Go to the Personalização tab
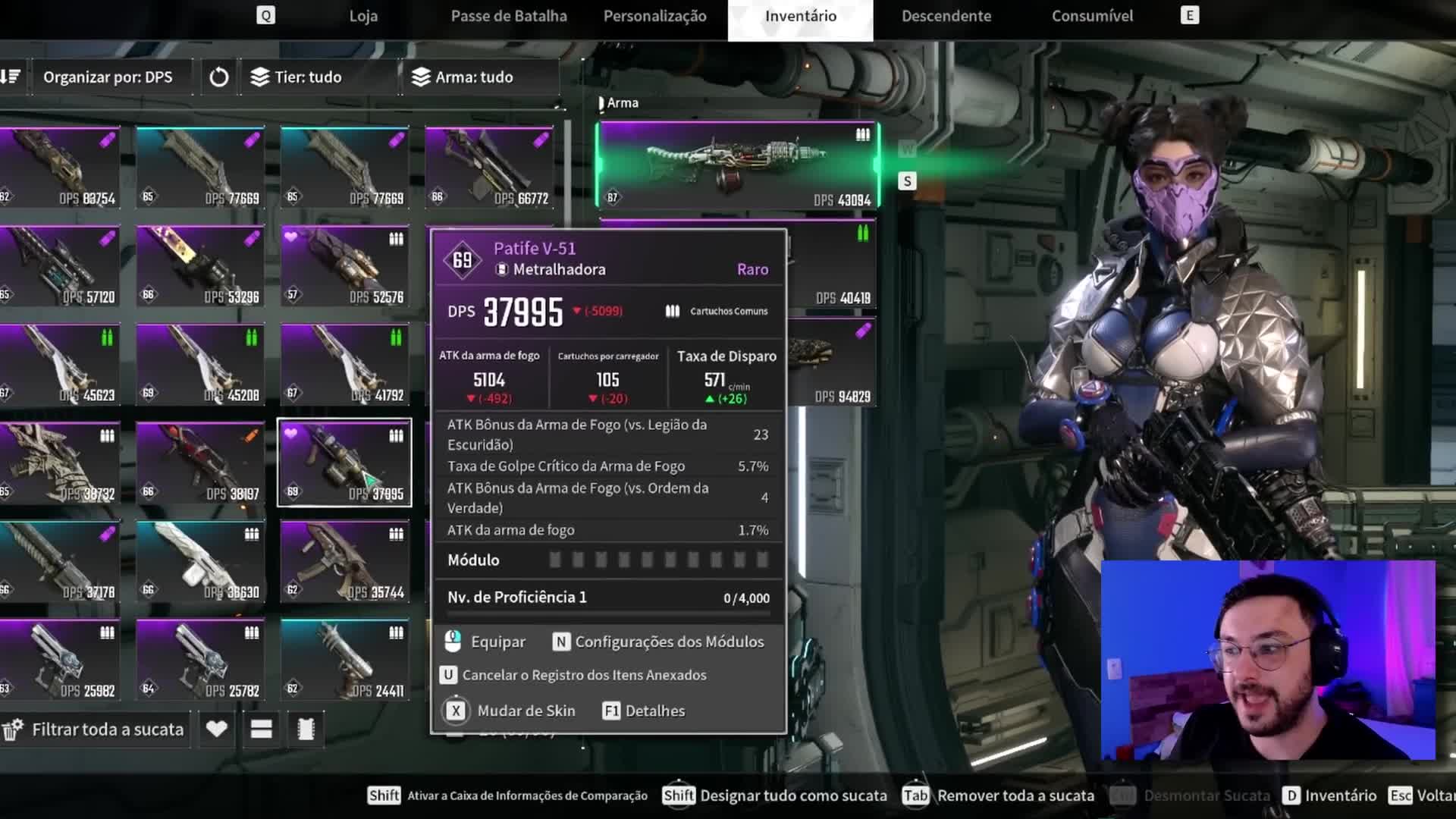The image size is (1456, 819). (x=654, y=16)
